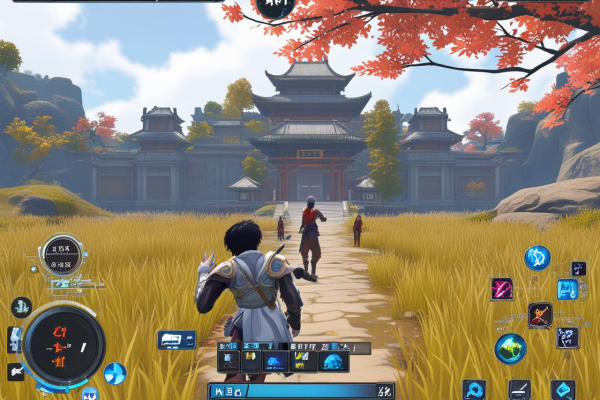The width and height of the screenshot is (600, 400).
Task: Use the pink slash attack skill
Action: [x=502, y=289]
